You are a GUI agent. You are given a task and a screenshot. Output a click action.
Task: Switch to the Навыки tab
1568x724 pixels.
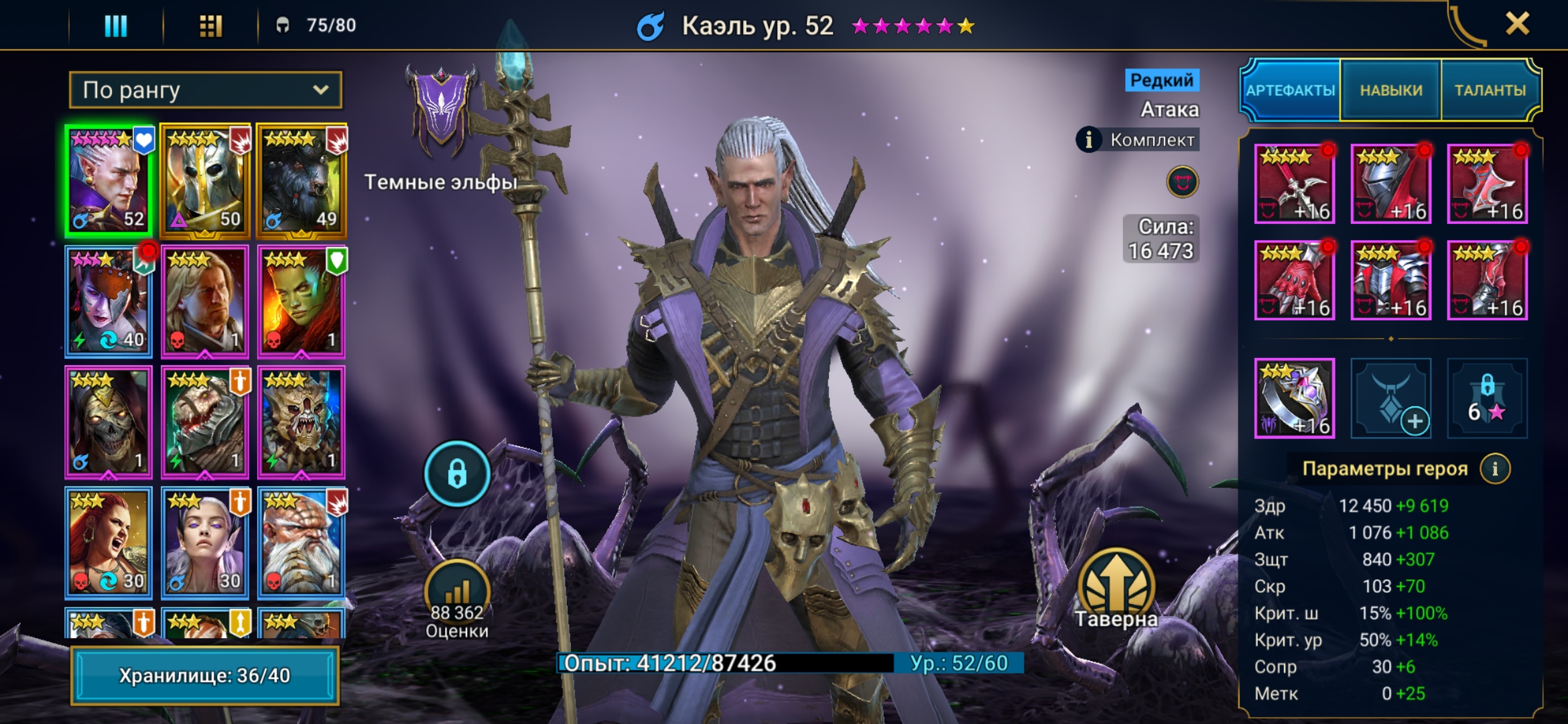[1390, 90]
